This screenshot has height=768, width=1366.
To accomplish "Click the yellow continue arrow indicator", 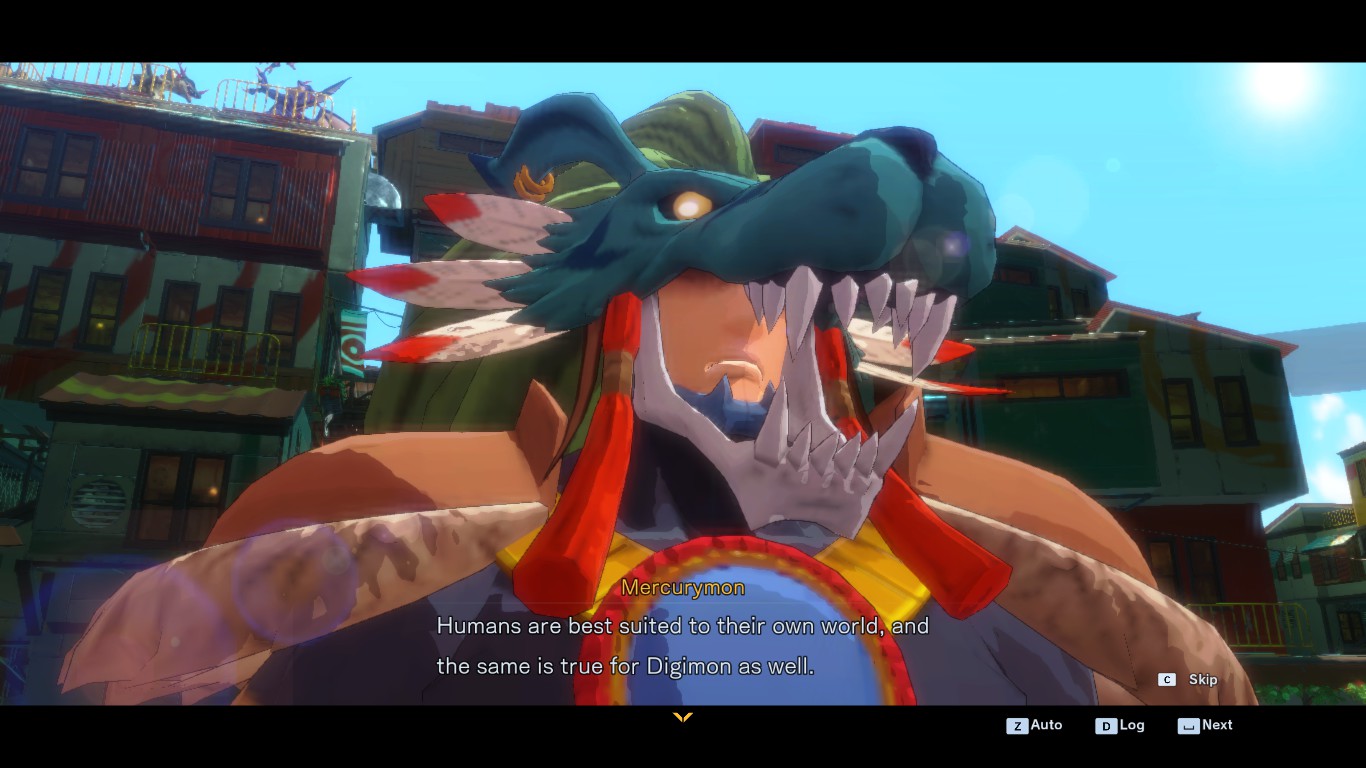I will pos(683,717).
